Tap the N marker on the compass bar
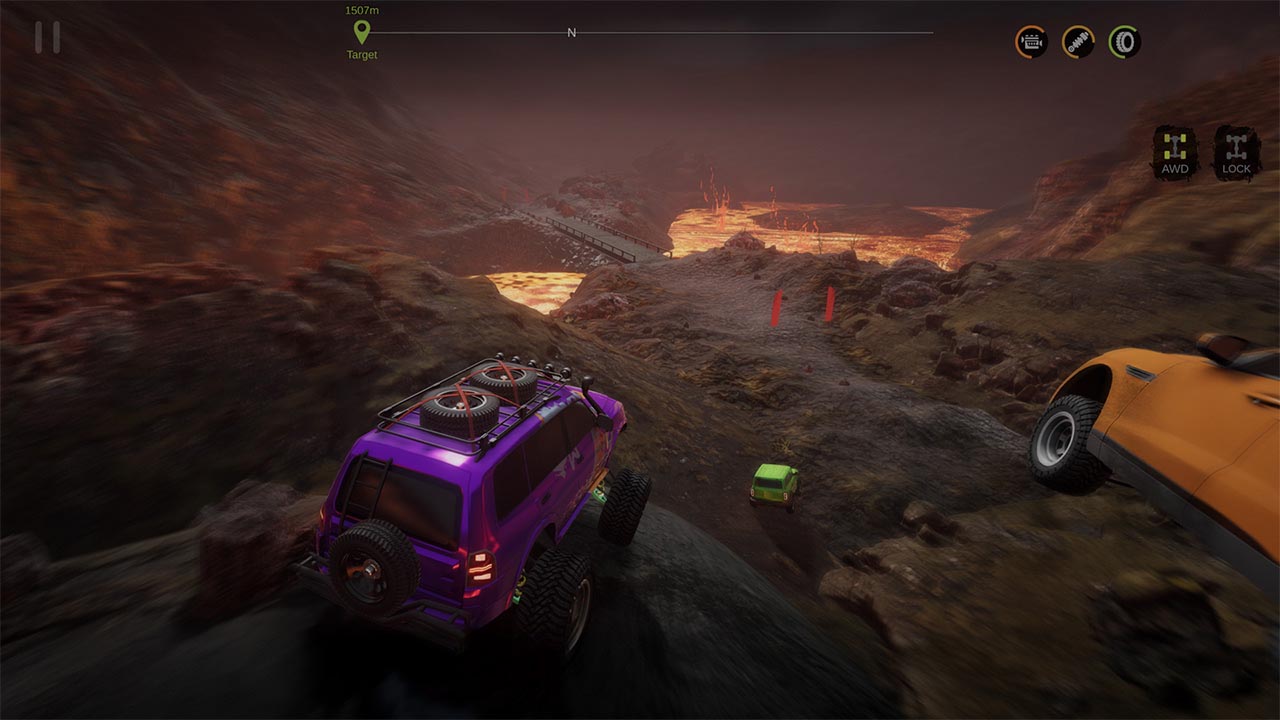The height and width of the screenshot is (720, 1280). click(x=572, y=32)
